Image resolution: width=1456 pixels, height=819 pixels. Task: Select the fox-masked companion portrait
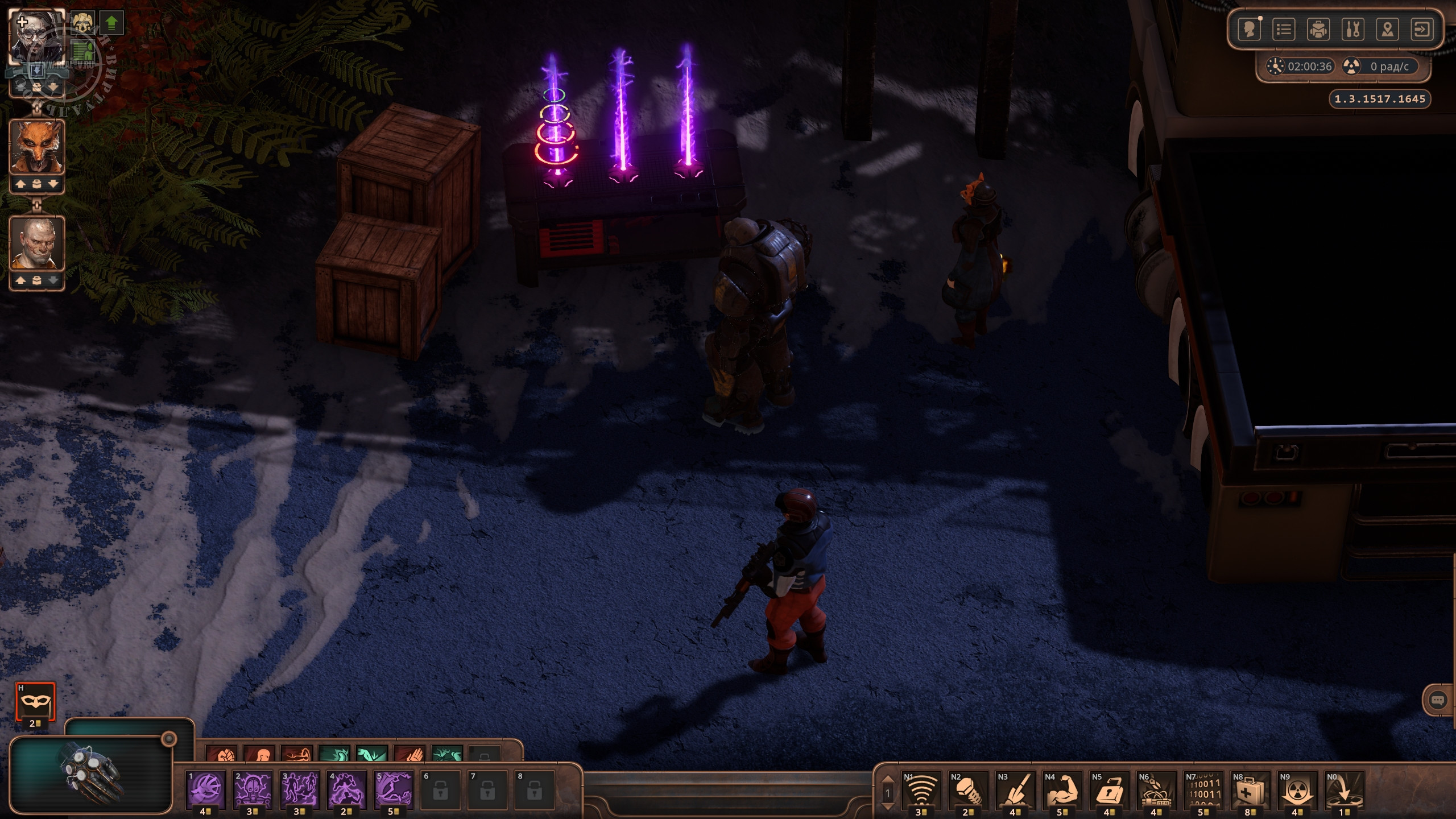(x=37, y=148)
